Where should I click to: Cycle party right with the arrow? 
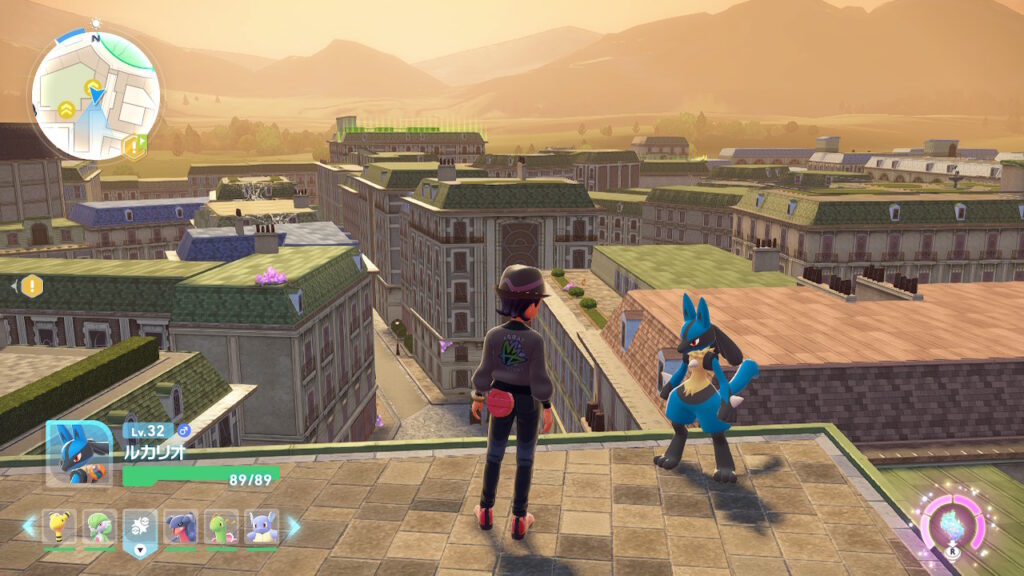[293, 525]
